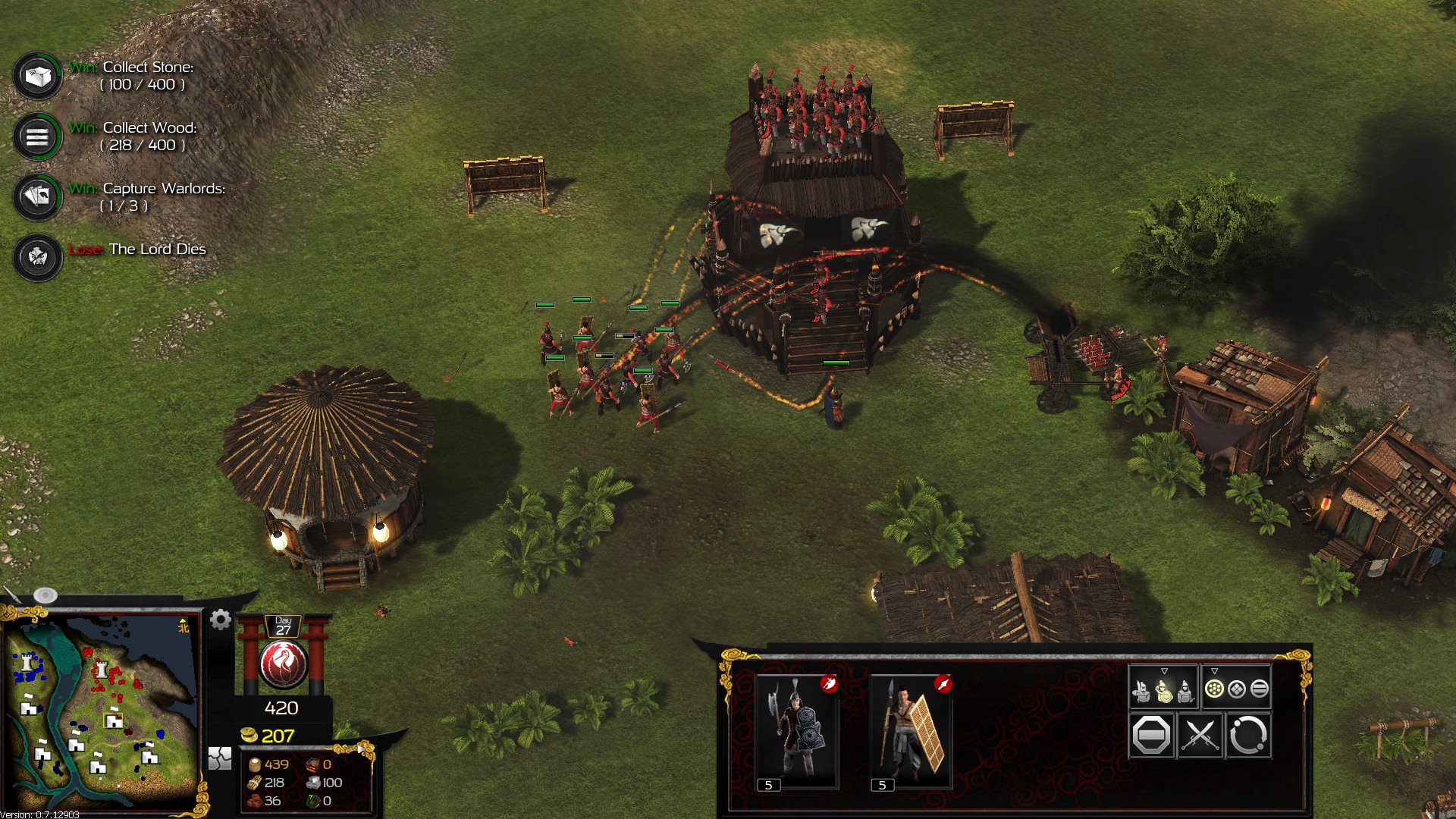Toggle the eye visibility icon above minimap
This screenshot has width=1456, height=819.
point(45,595)
